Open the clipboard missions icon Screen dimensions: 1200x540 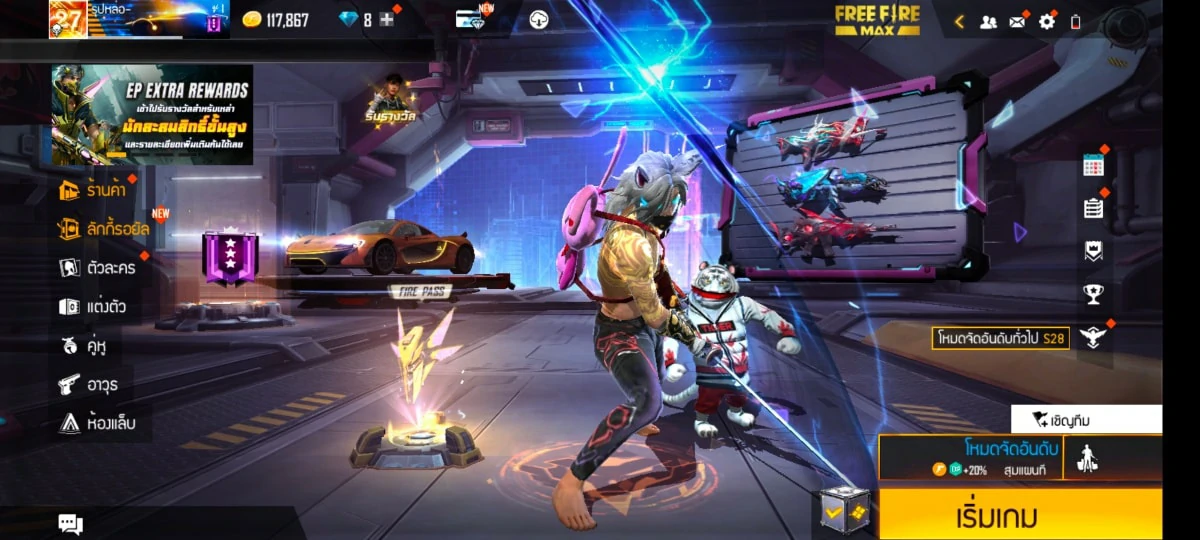1093,208
